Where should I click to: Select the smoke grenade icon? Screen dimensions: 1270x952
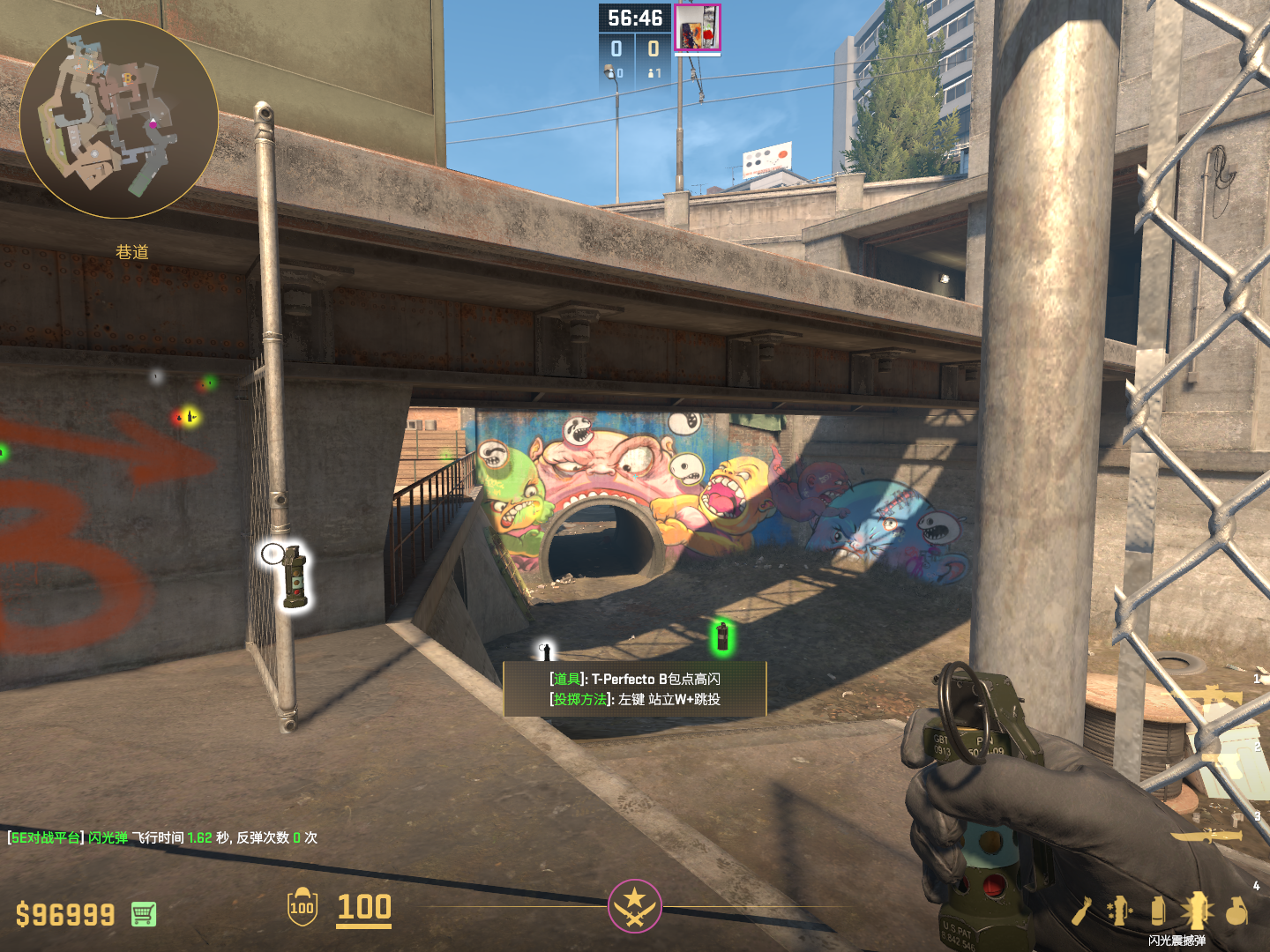coord(1158,911)
